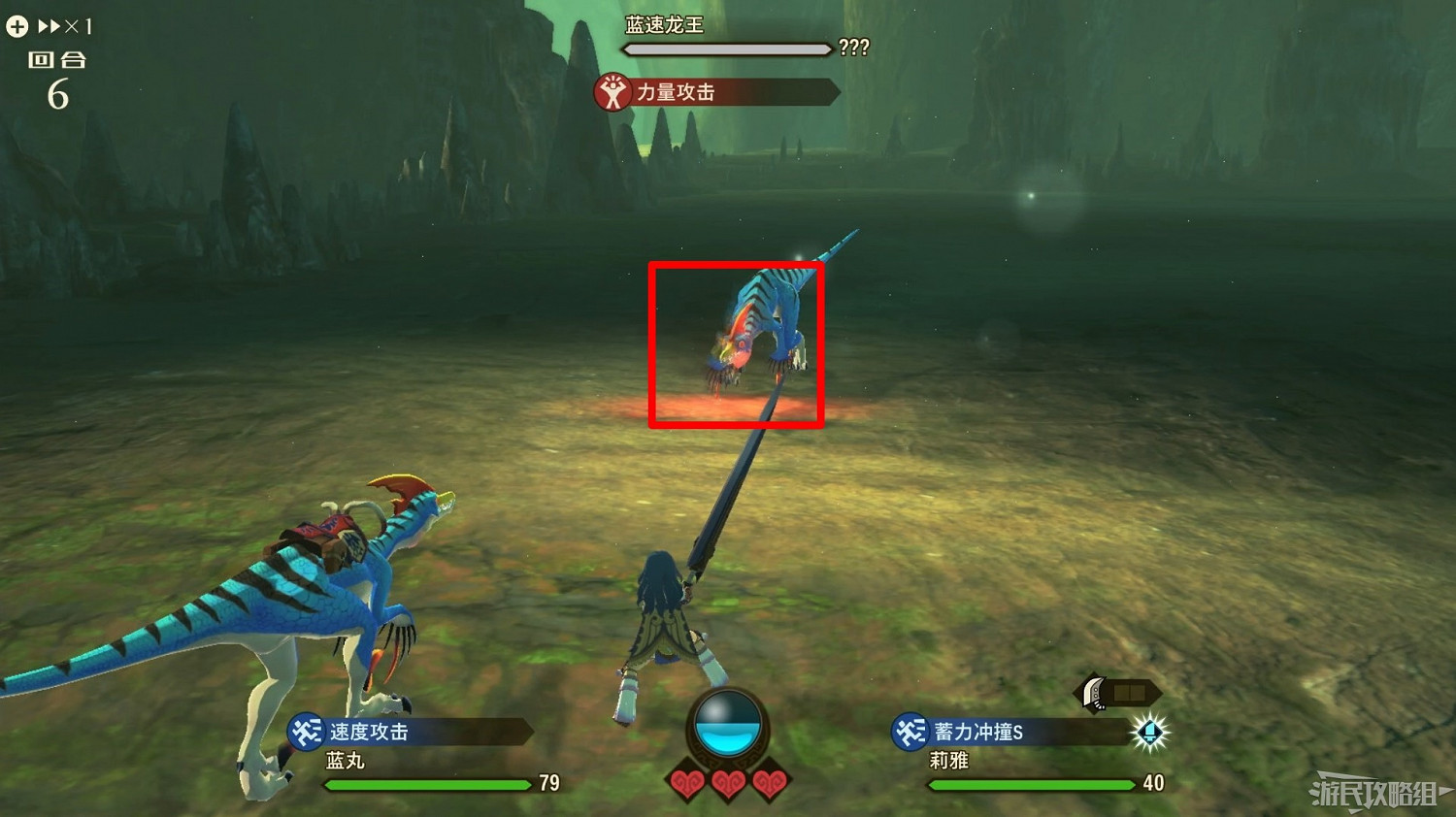Image resolution: width=1456 pixels, height=817 pixels.
Task: Click the red target box on the monster
Action: 737,343
